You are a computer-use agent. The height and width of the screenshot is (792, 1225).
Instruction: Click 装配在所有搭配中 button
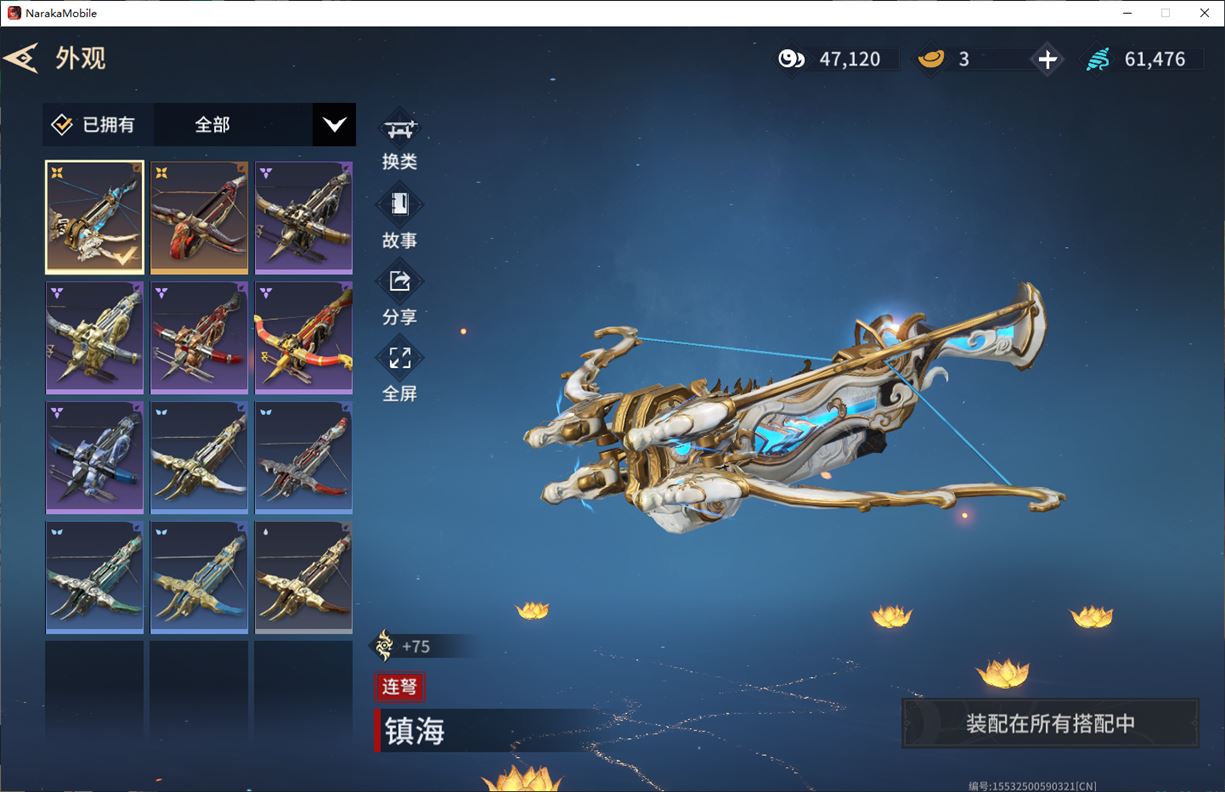(1050, 723)
